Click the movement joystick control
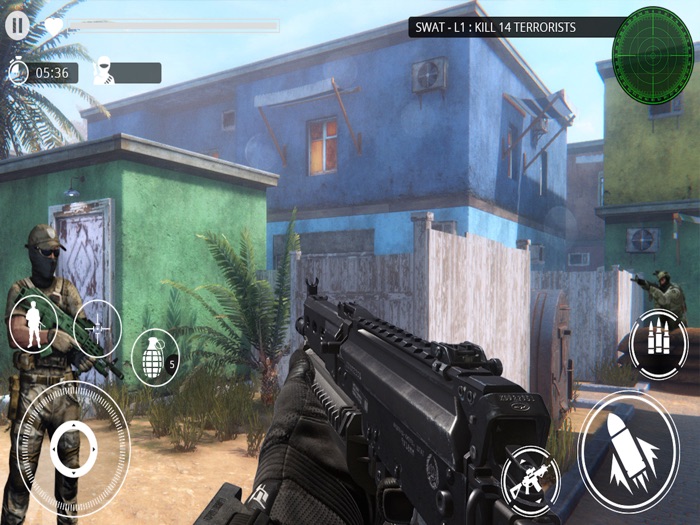This screenshot has height=525, width=700. 73,447
